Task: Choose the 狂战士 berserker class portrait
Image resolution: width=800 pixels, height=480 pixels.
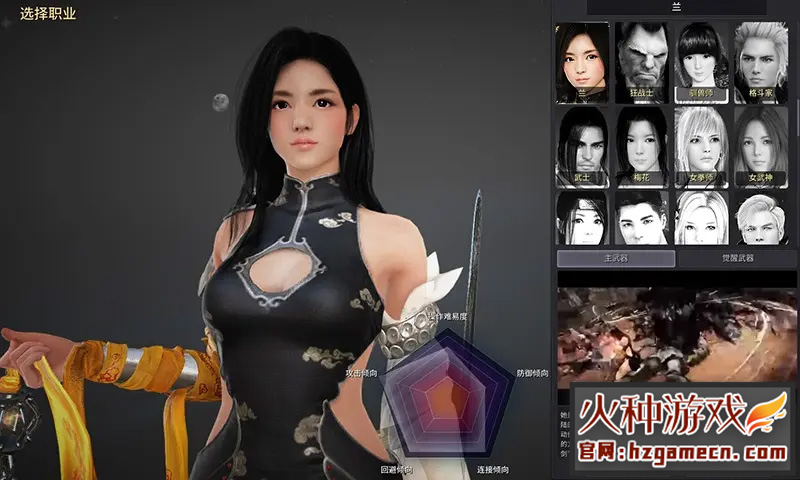Action: click(641, 61)
